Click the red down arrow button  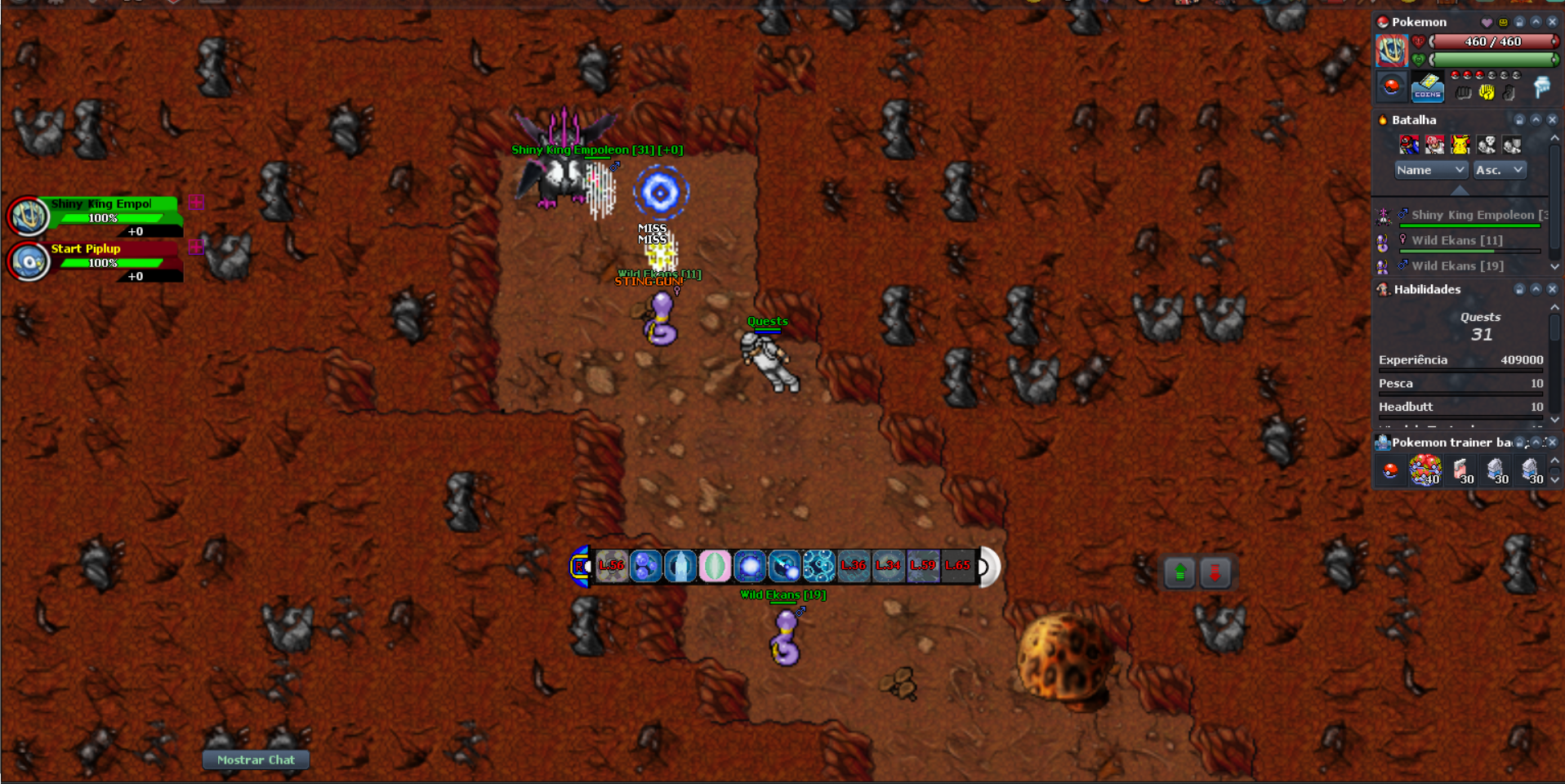click(1215, 573)
